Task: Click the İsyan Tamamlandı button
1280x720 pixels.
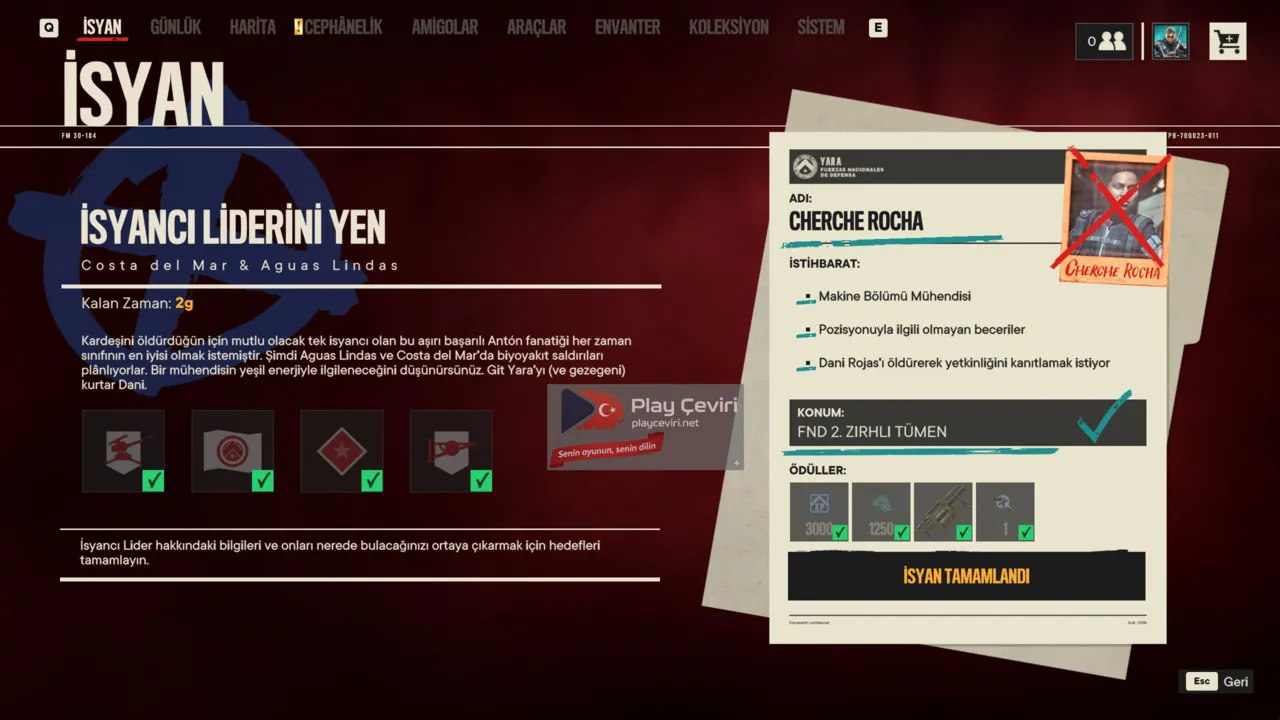Action: click(x=966, y=576)
